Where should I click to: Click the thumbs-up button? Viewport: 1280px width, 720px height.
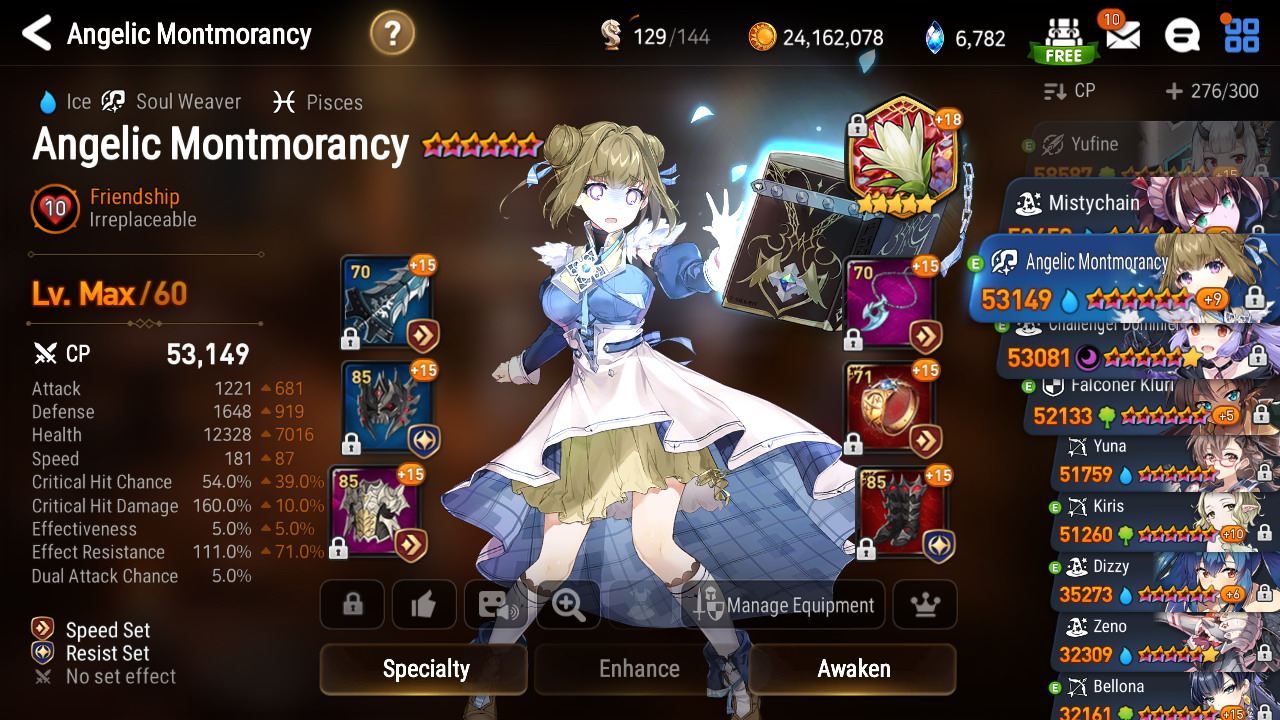[424, 605]
